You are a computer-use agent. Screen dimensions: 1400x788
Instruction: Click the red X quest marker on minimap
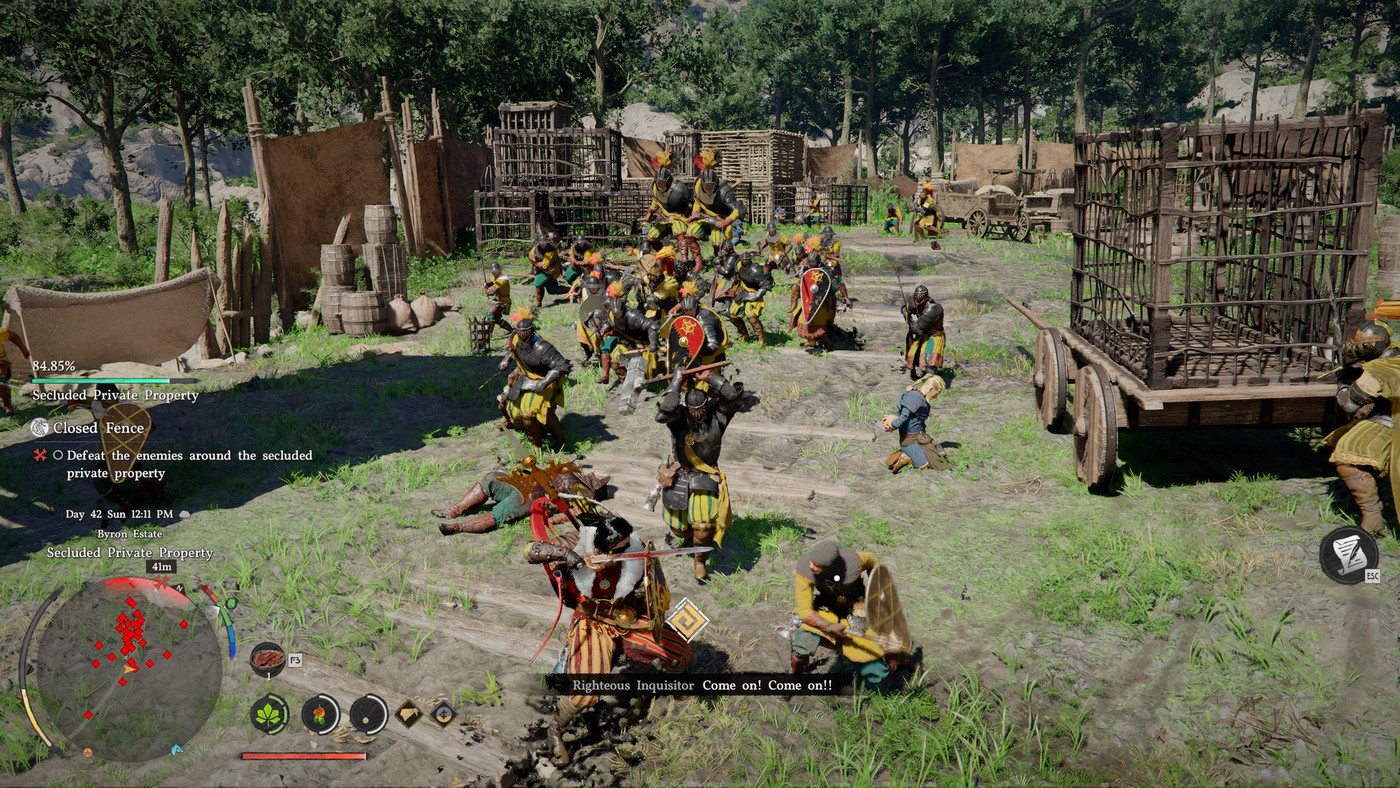tap(160, 581)
